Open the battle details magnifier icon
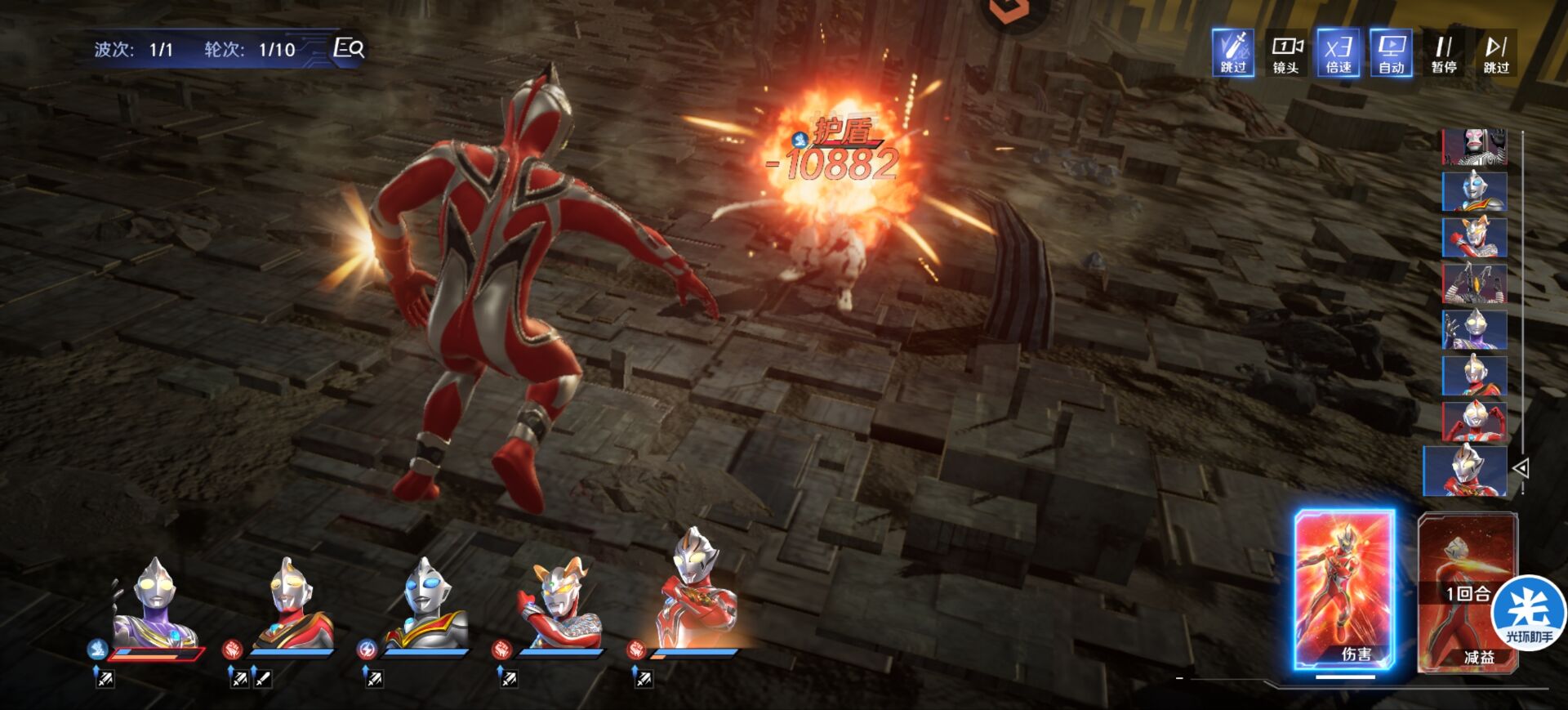 tap(349, 48)
